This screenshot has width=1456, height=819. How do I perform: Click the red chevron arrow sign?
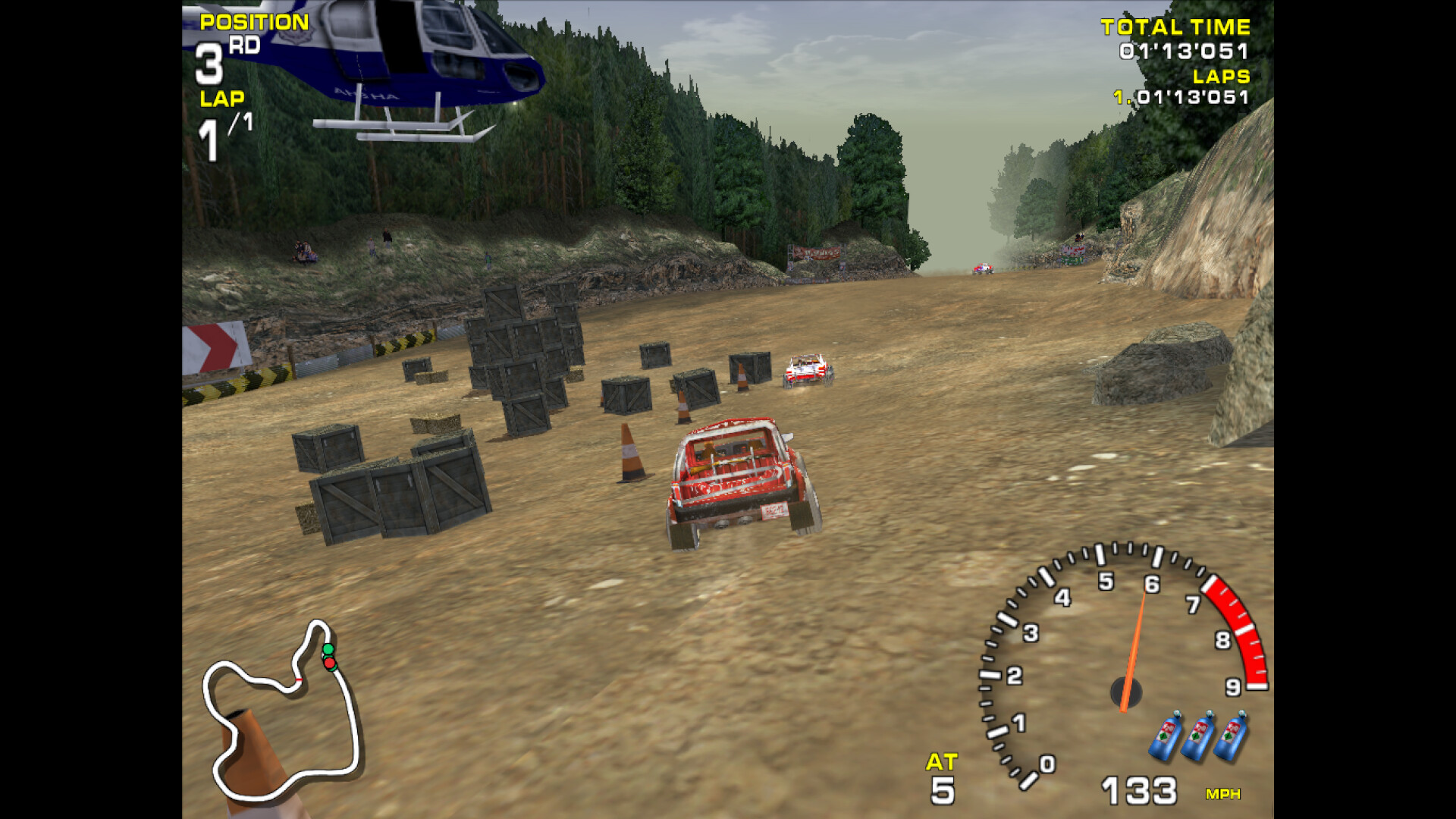click(212, 349)
